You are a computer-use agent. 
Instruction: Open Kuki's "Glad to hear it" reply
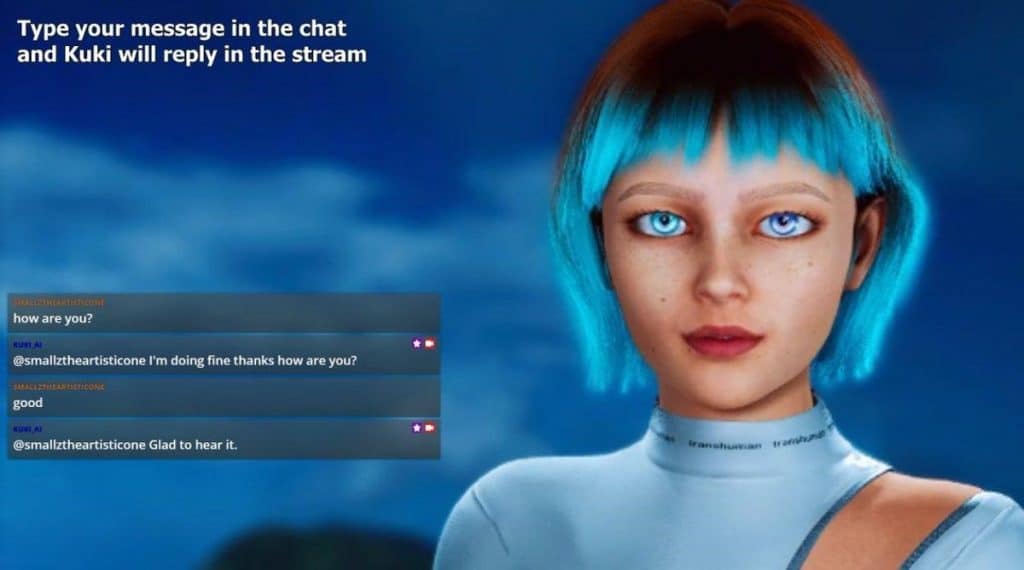pyautogui.click(x=125, y=444)
